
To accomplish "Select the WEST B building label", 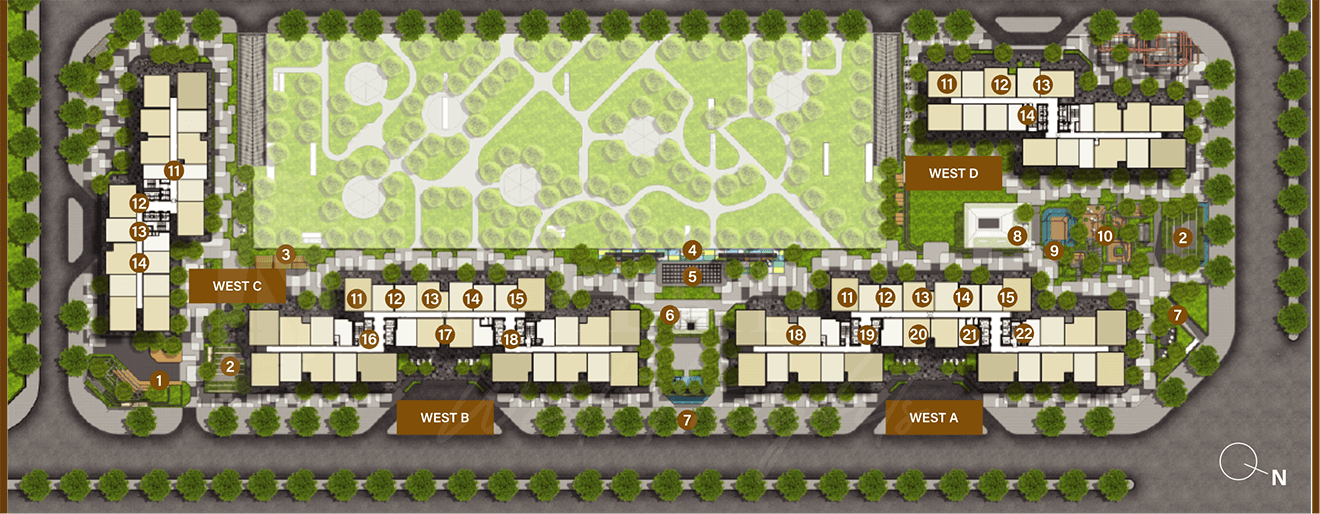I will 445,418.
